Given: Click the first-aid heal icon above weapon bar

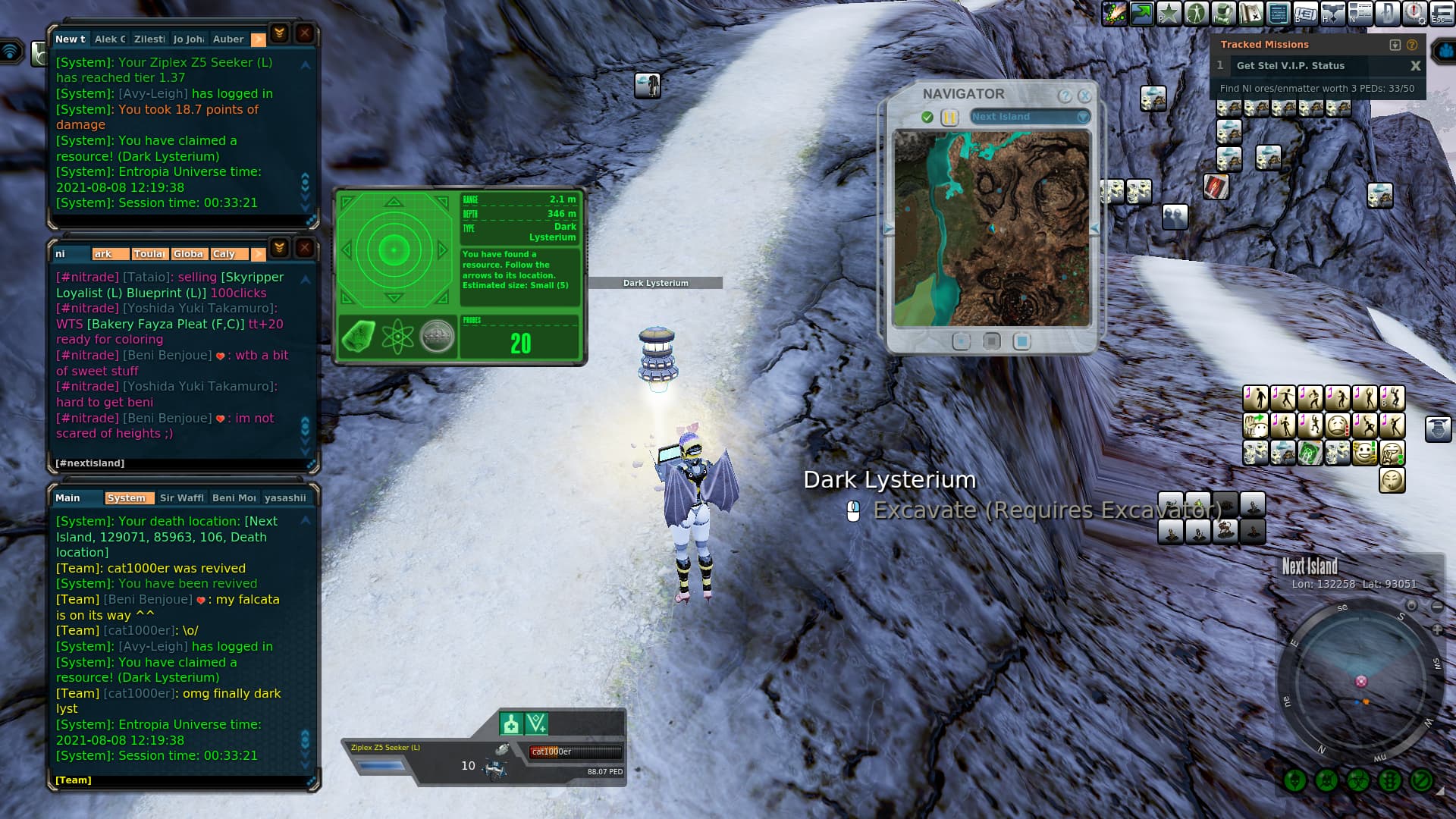Looking at the screenshot, I should click(x=511, y=724).
